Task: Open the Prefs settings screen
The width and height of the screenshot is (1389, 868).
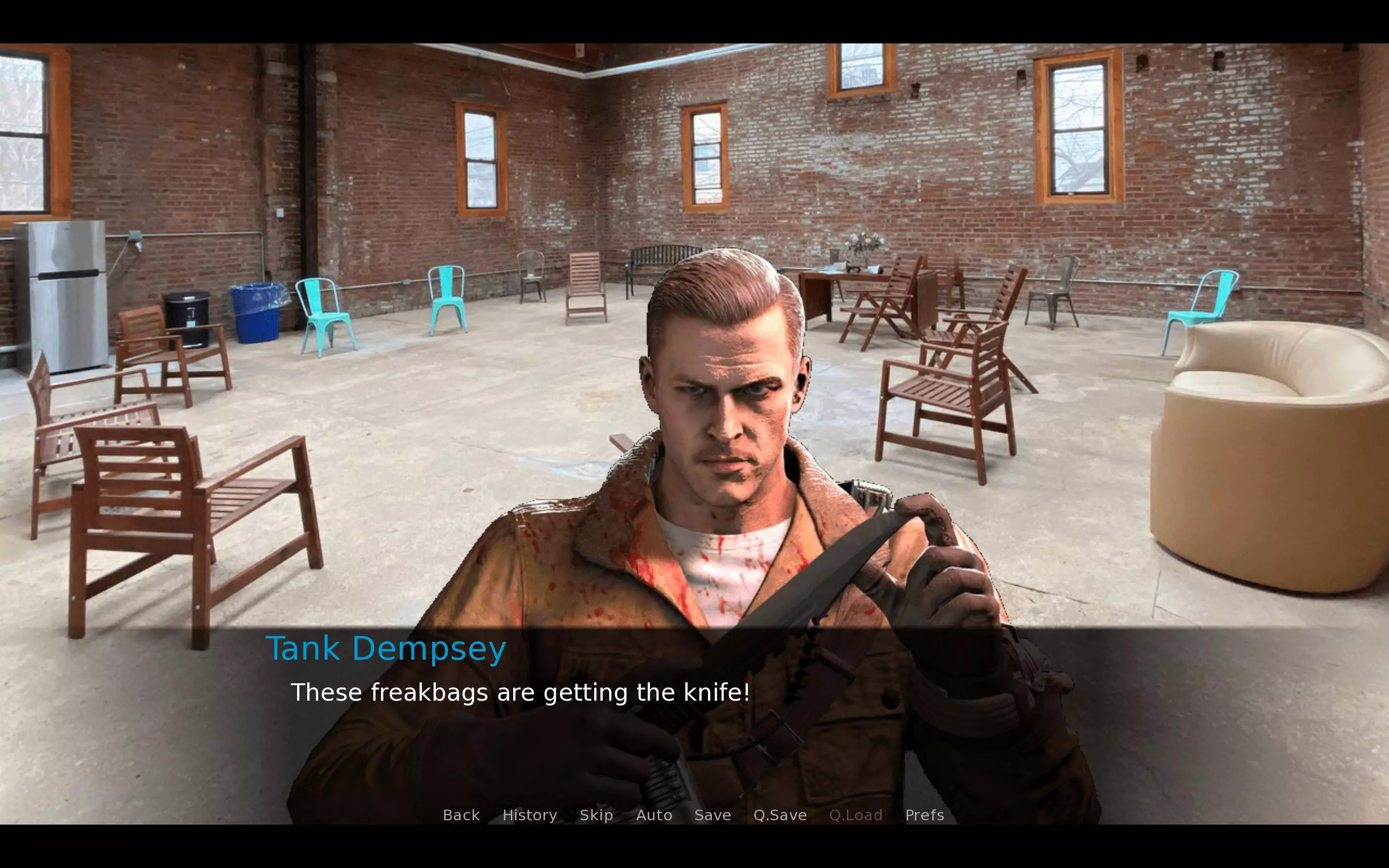Action: click(x=925, y=815)
